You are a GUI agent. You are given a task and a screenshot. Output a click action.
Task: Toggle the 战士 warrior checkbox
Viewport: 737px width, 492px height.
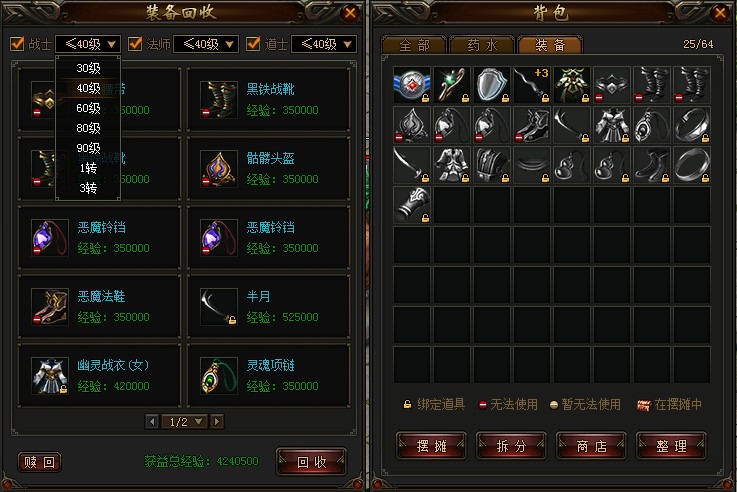17,44
